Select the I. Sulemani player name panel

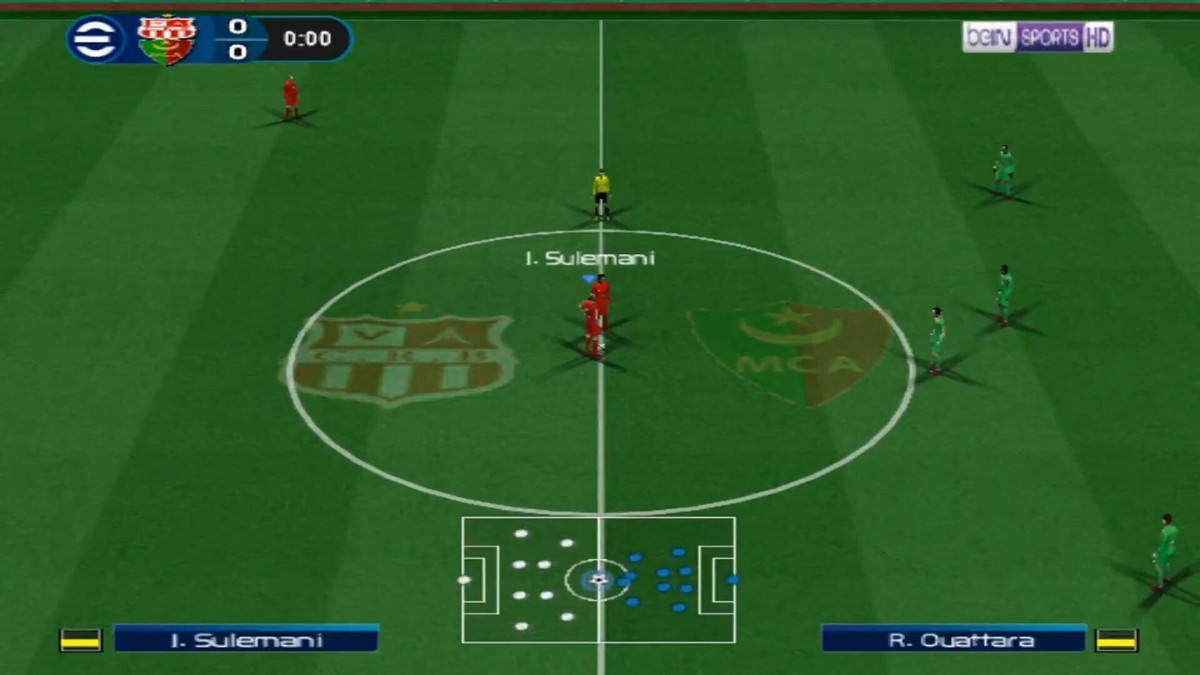coord(246,639)
